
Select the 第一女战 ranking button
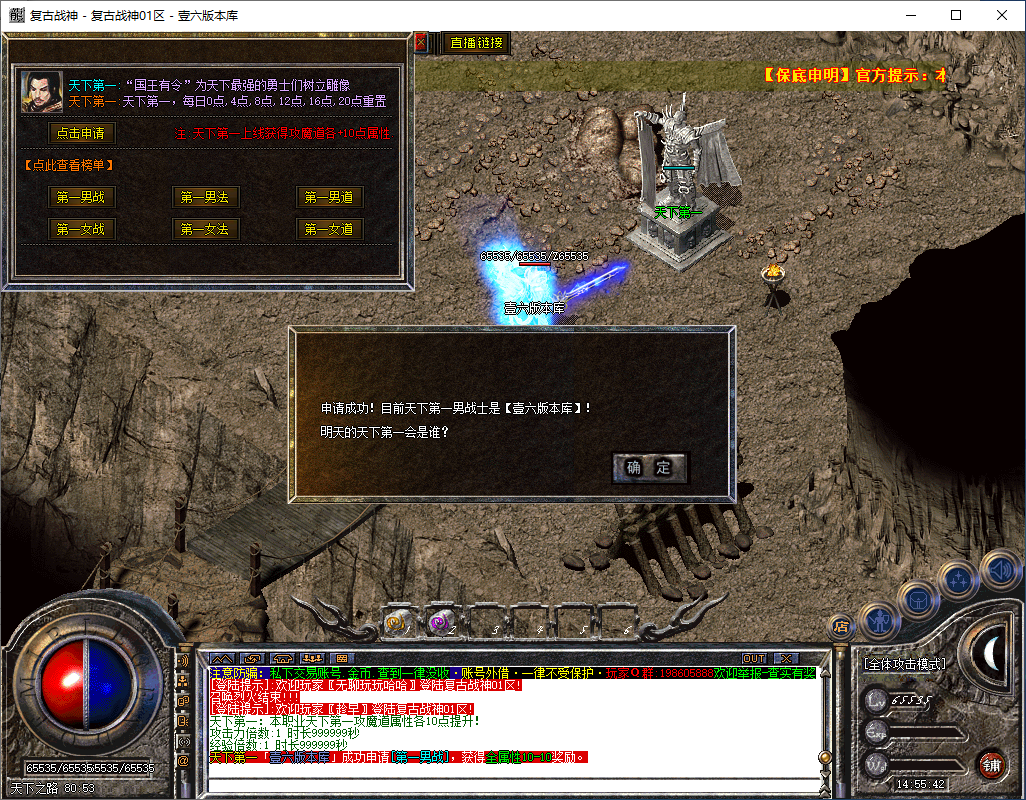point(82,229)
